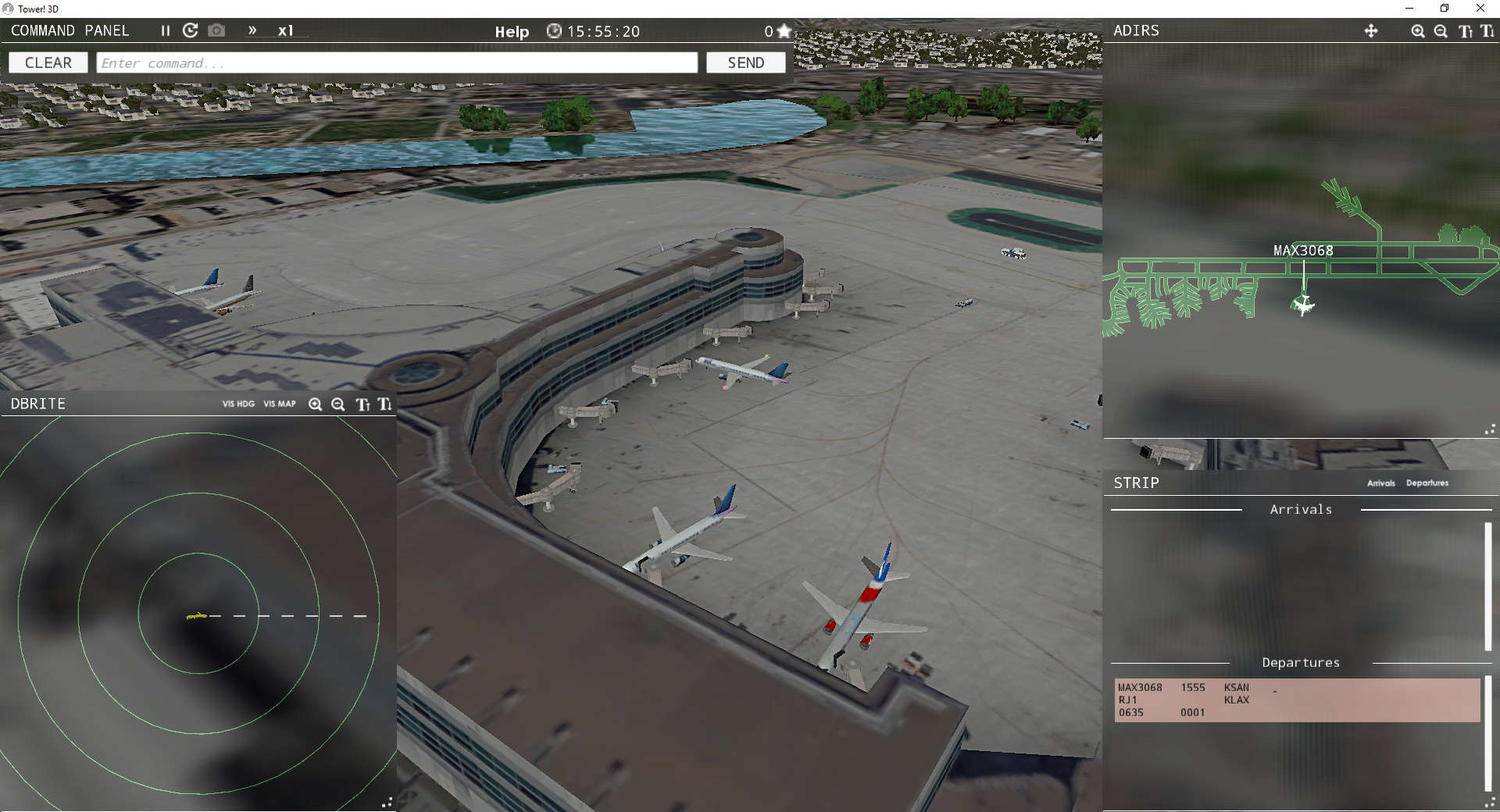Increase DBRITE text size

pyautogui.click(x=362, y=404)
